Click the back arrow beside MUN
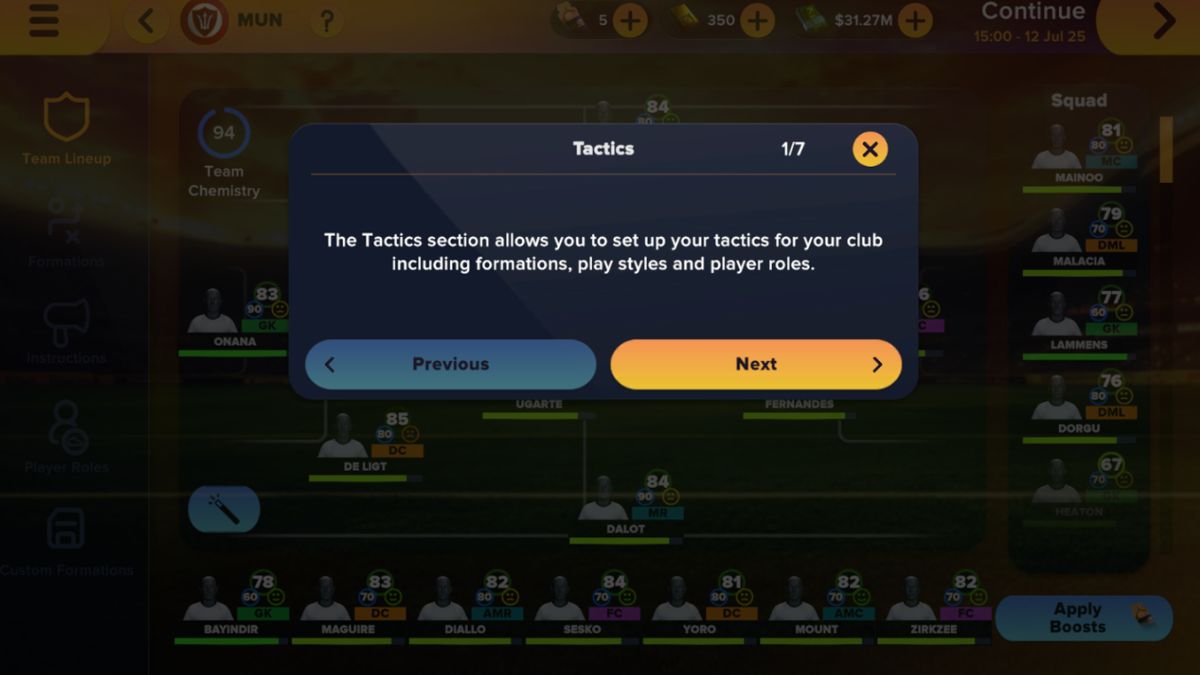 click(147, 21)
